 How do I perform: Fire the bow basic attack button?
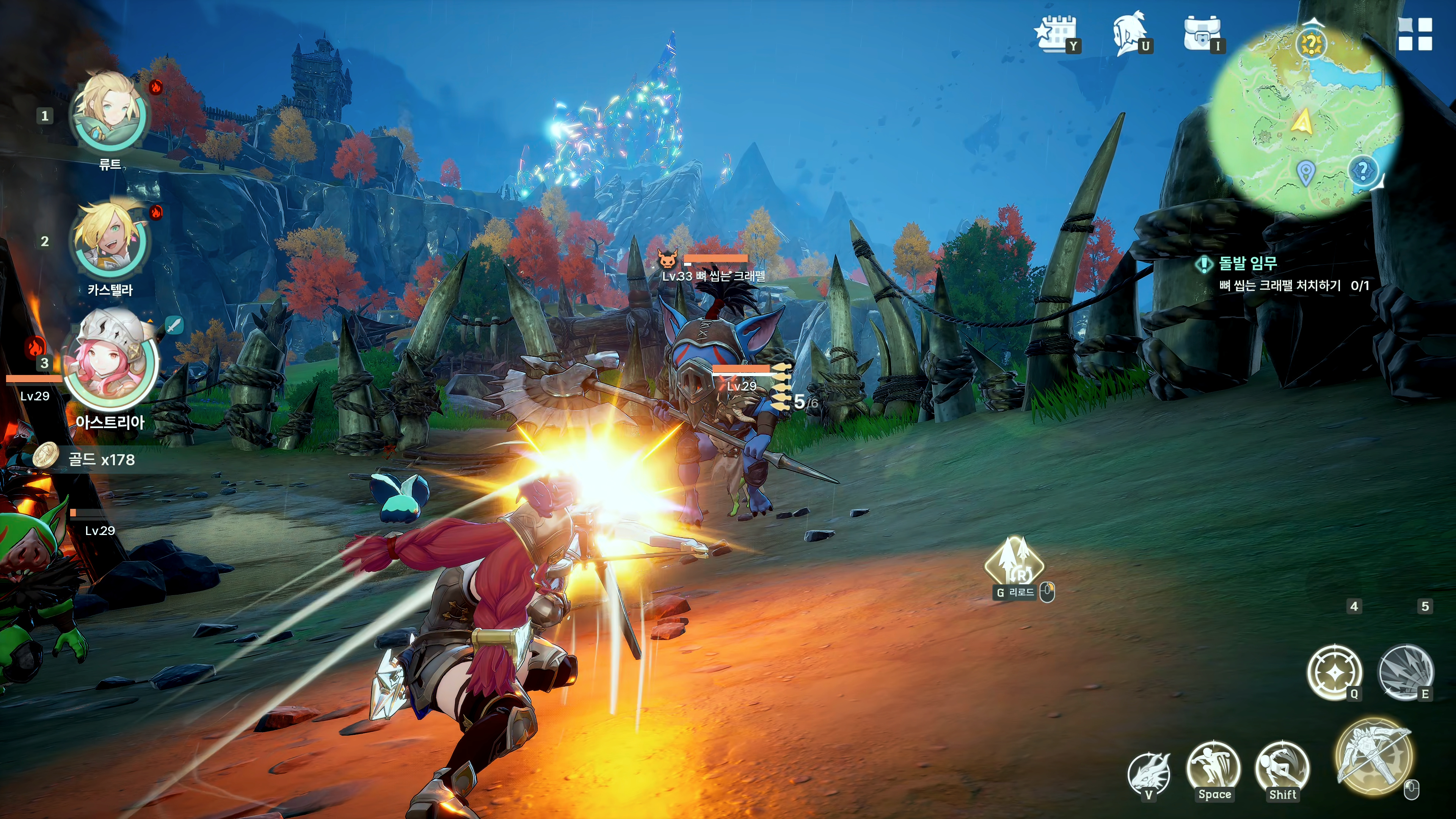[x=1374, y=756]
